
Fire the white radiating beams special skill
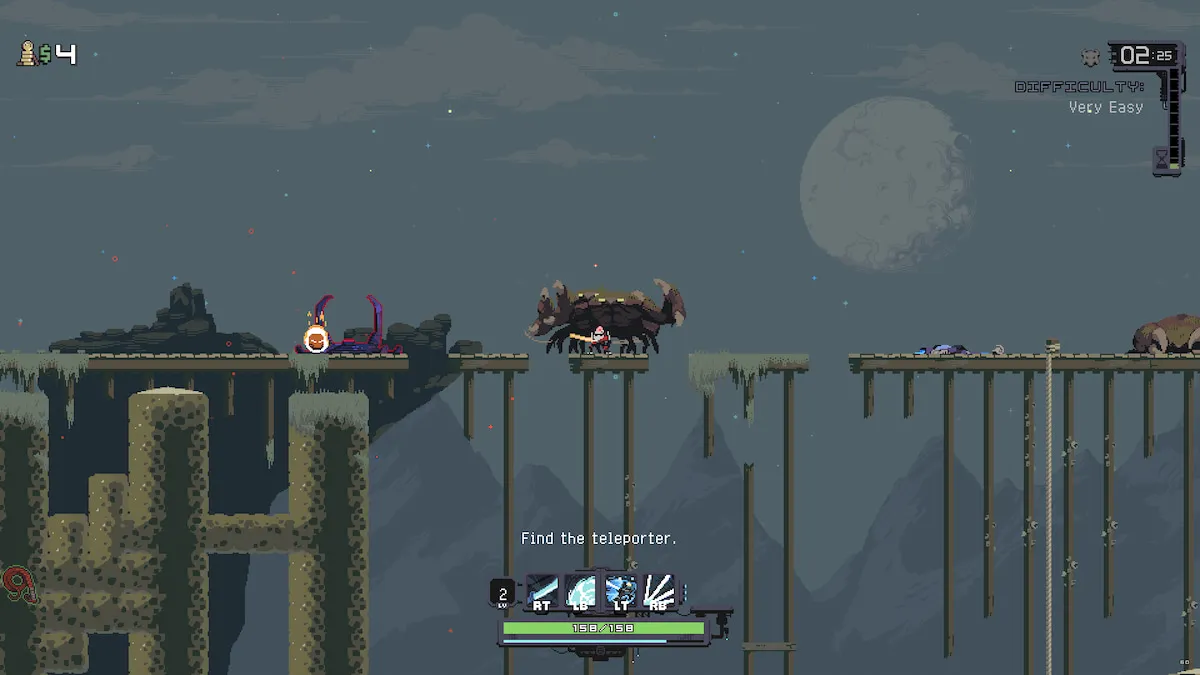coord(658,590)
